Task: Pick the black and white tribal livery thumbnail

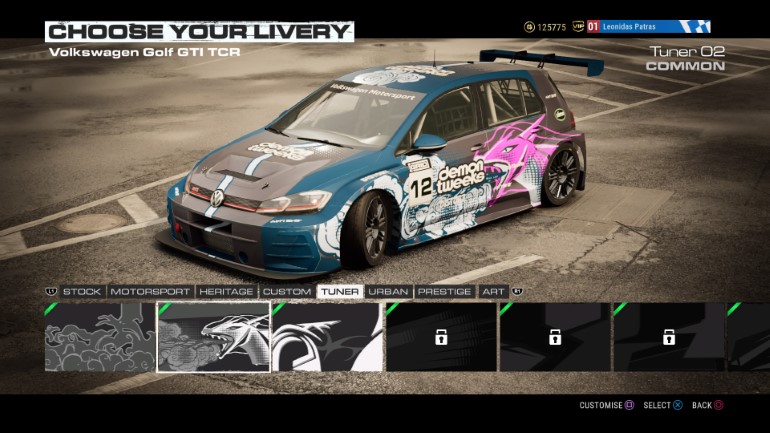Action: tap(327, 337)
